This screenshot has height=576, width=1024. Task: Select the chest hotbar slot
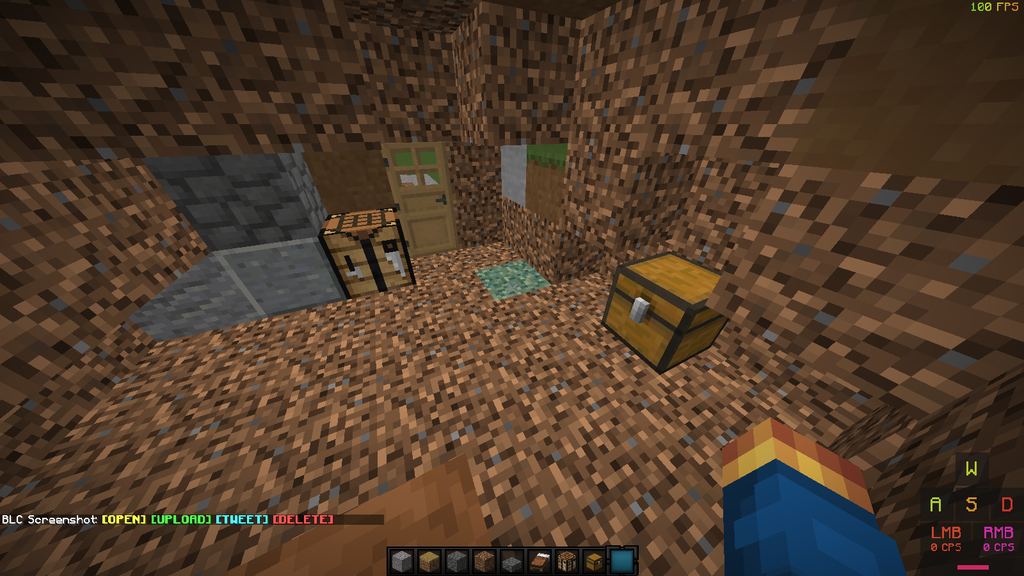[x=594, y=562]
